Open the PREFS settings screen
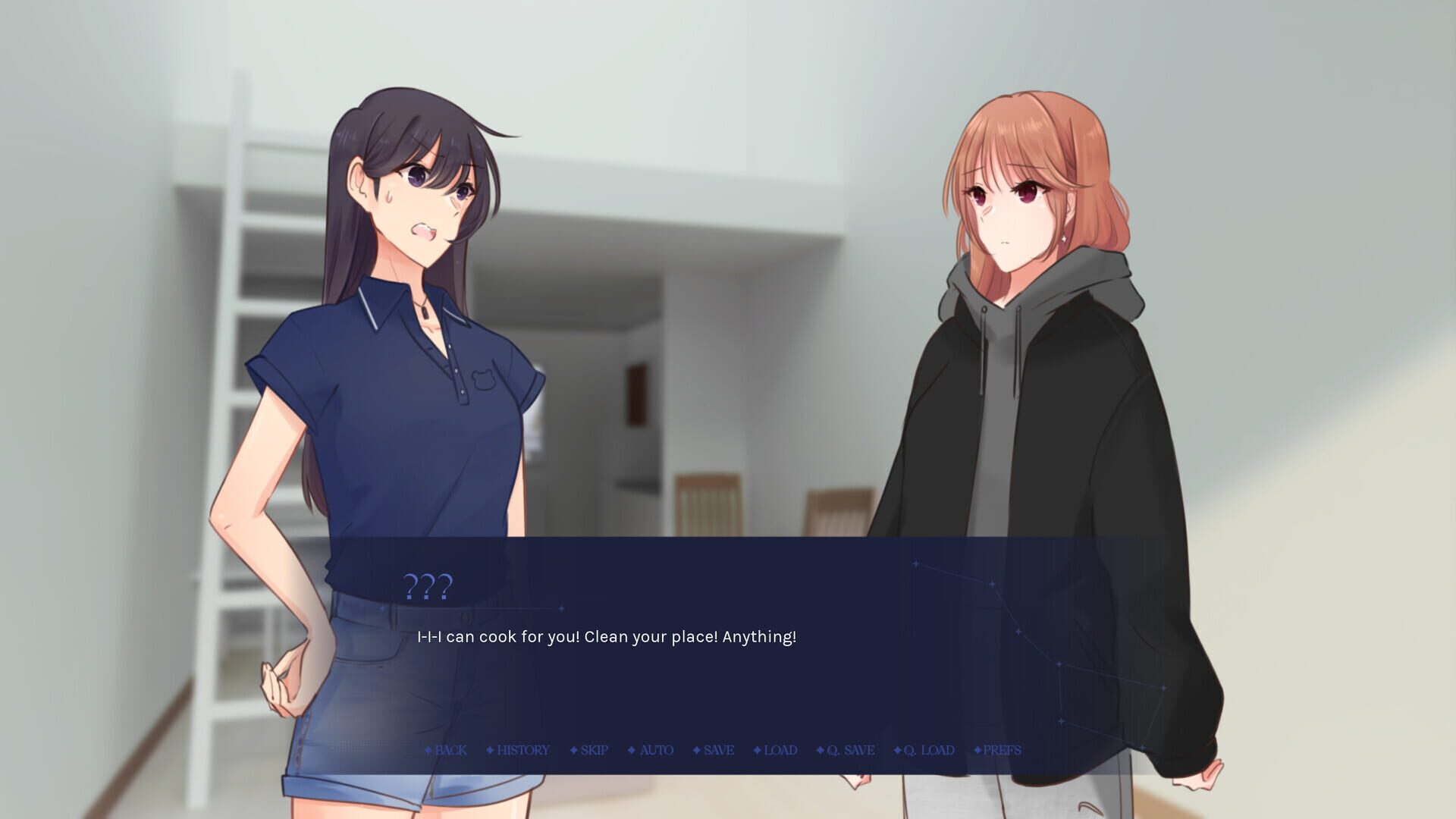Image resolution: width=1456 pixels, height=819 pixels. click(999, 750)
